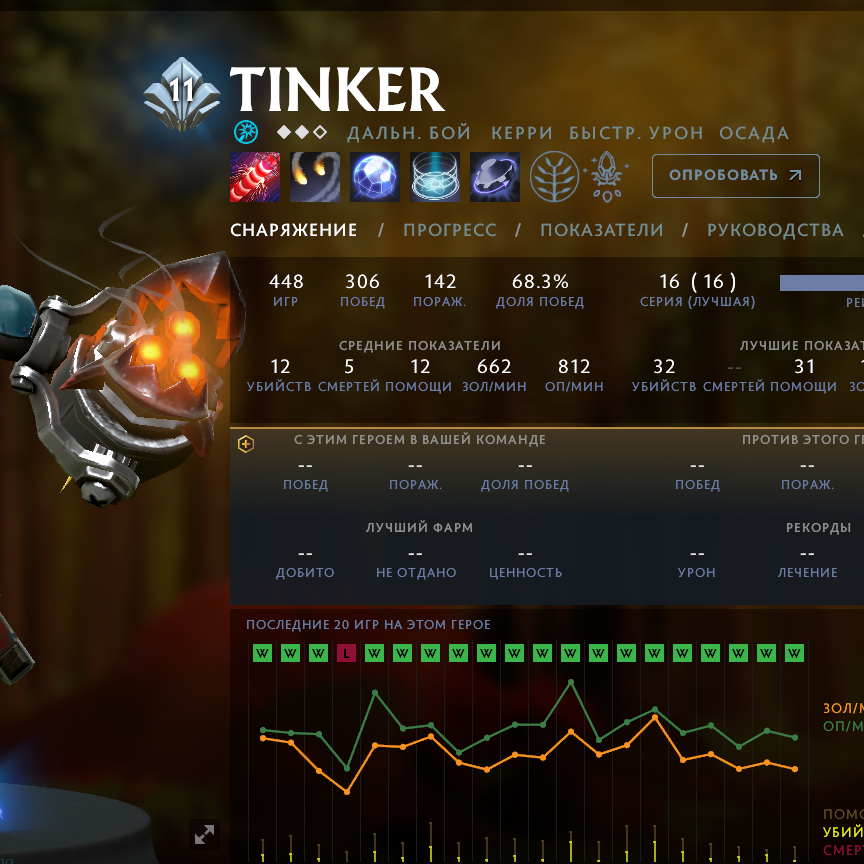
Task: Open the ПРОГРЕСС tab
Action: coord(449,230)
